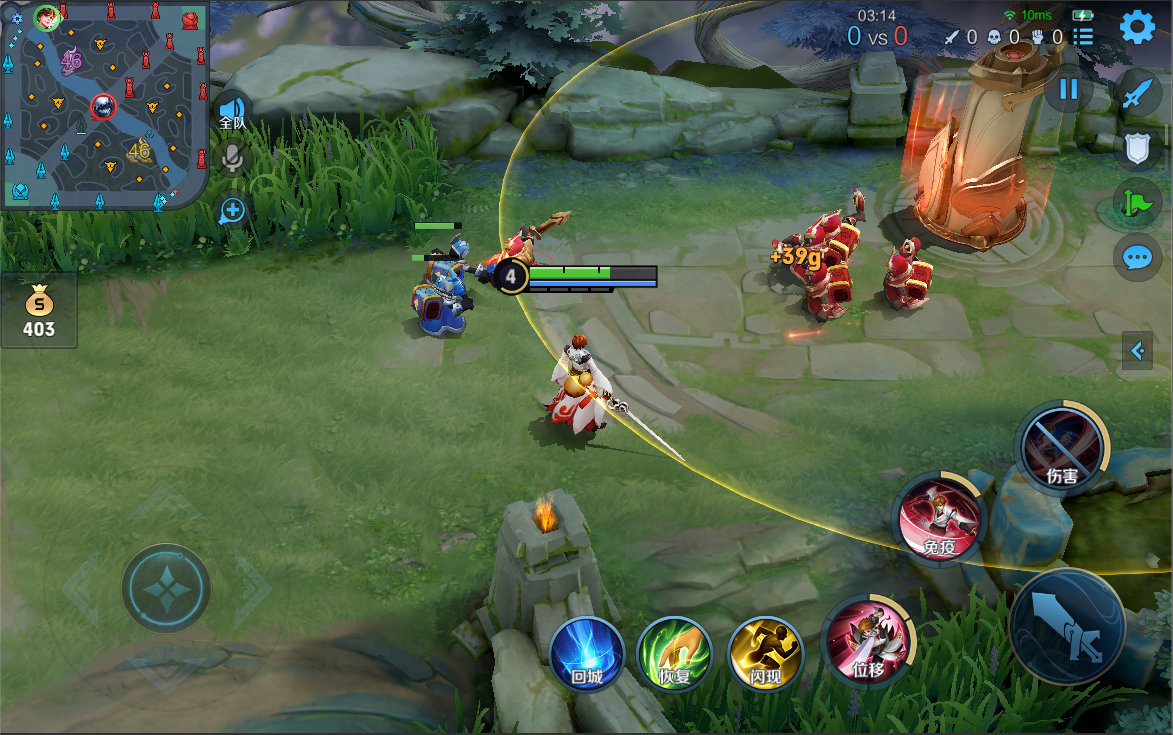
Task: Open the chat bubble quick messages
Action: pos(1137,257)
